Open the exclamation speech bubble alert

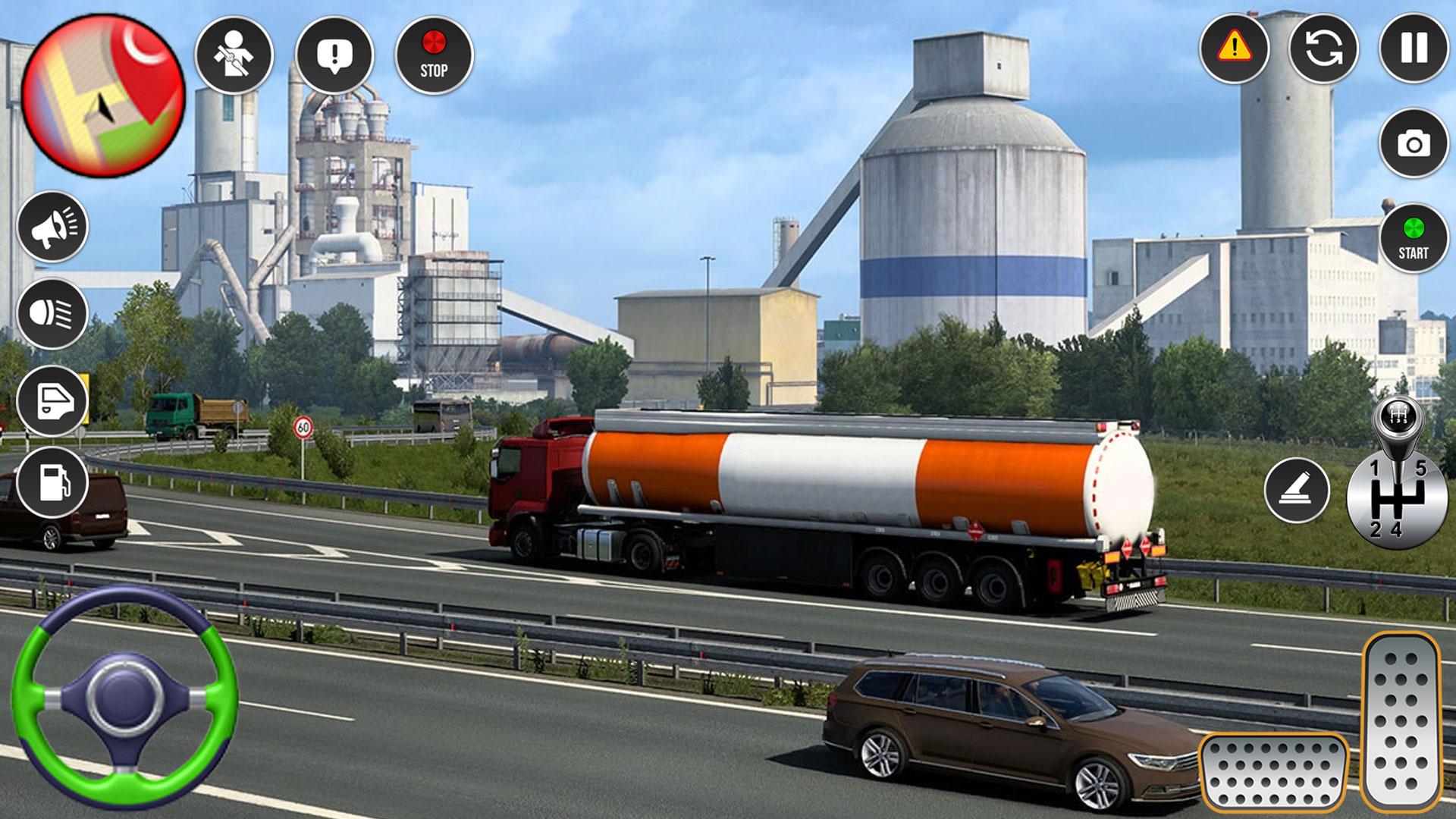334,55
